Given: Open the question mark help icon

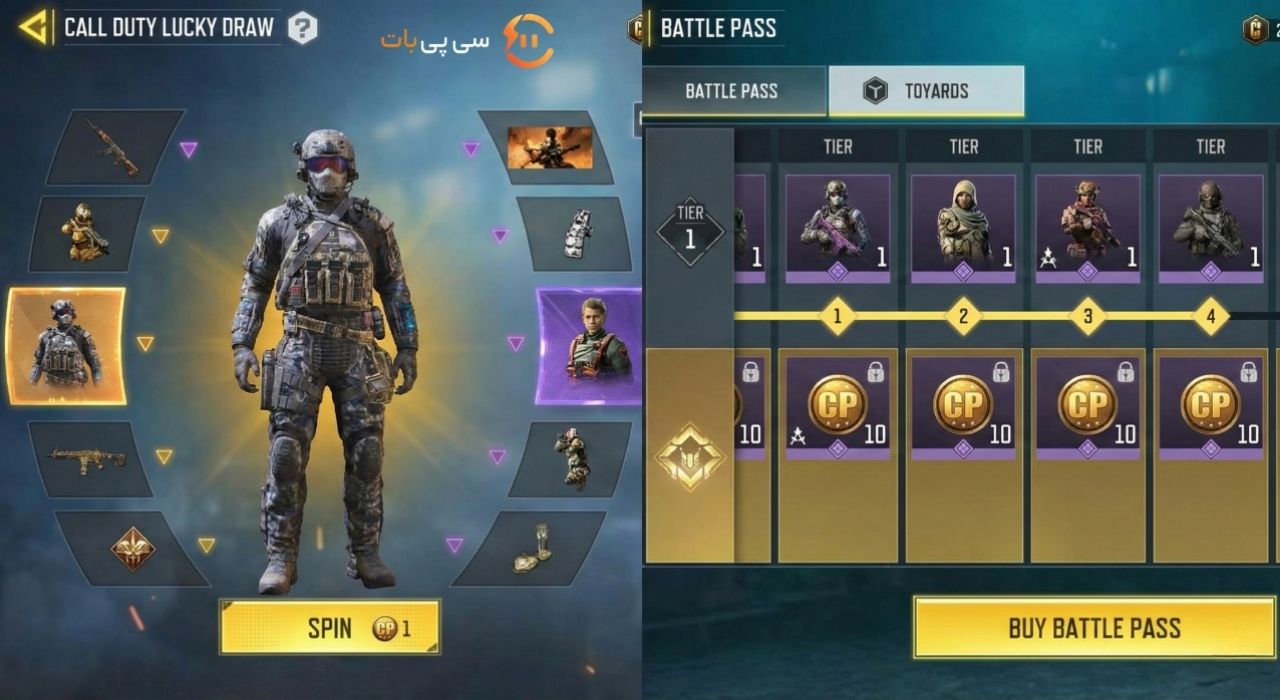Looking at the screenshot, I should pos(302,28).
